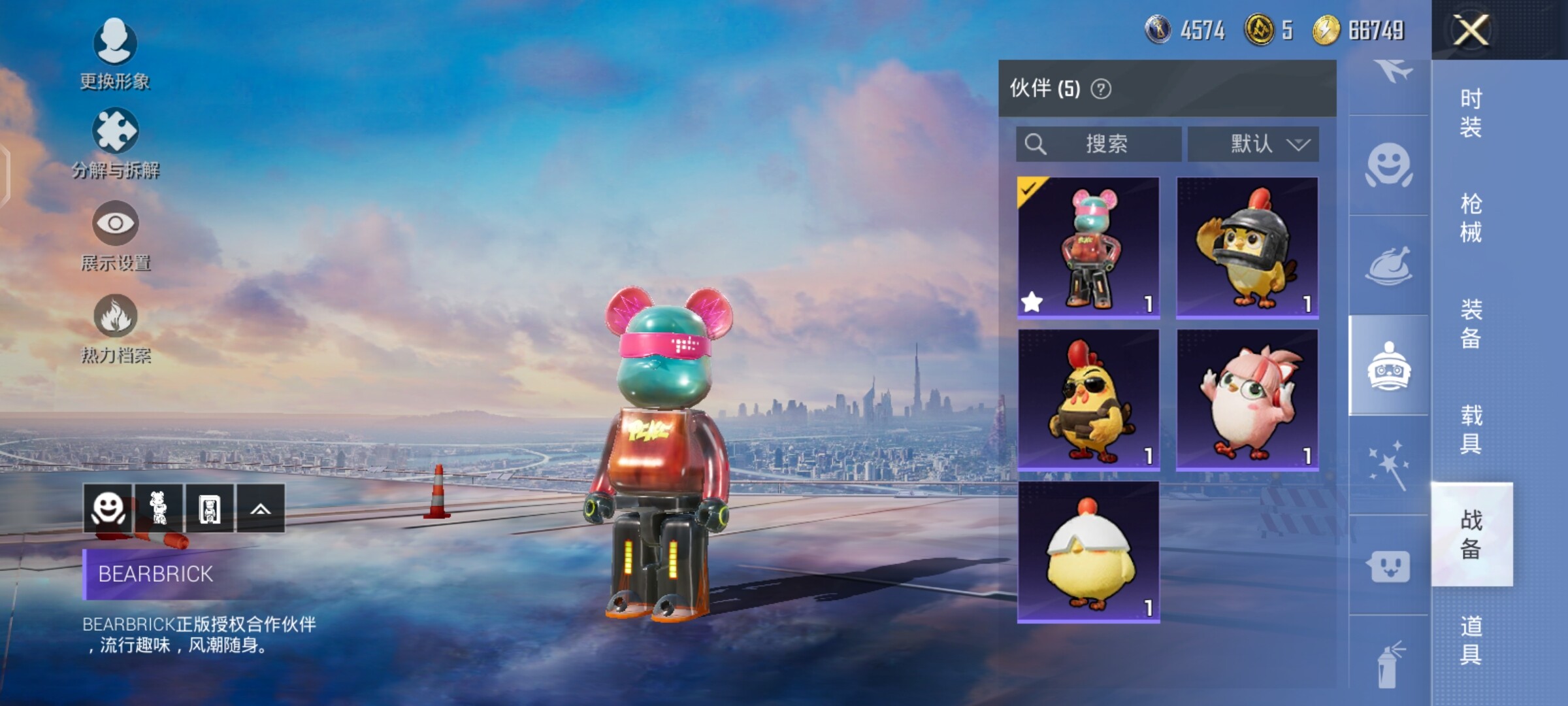Open the roast chicken subcategory
Image resolution: width=1568 pixels, height=706 pixels.
point(1389,265)
